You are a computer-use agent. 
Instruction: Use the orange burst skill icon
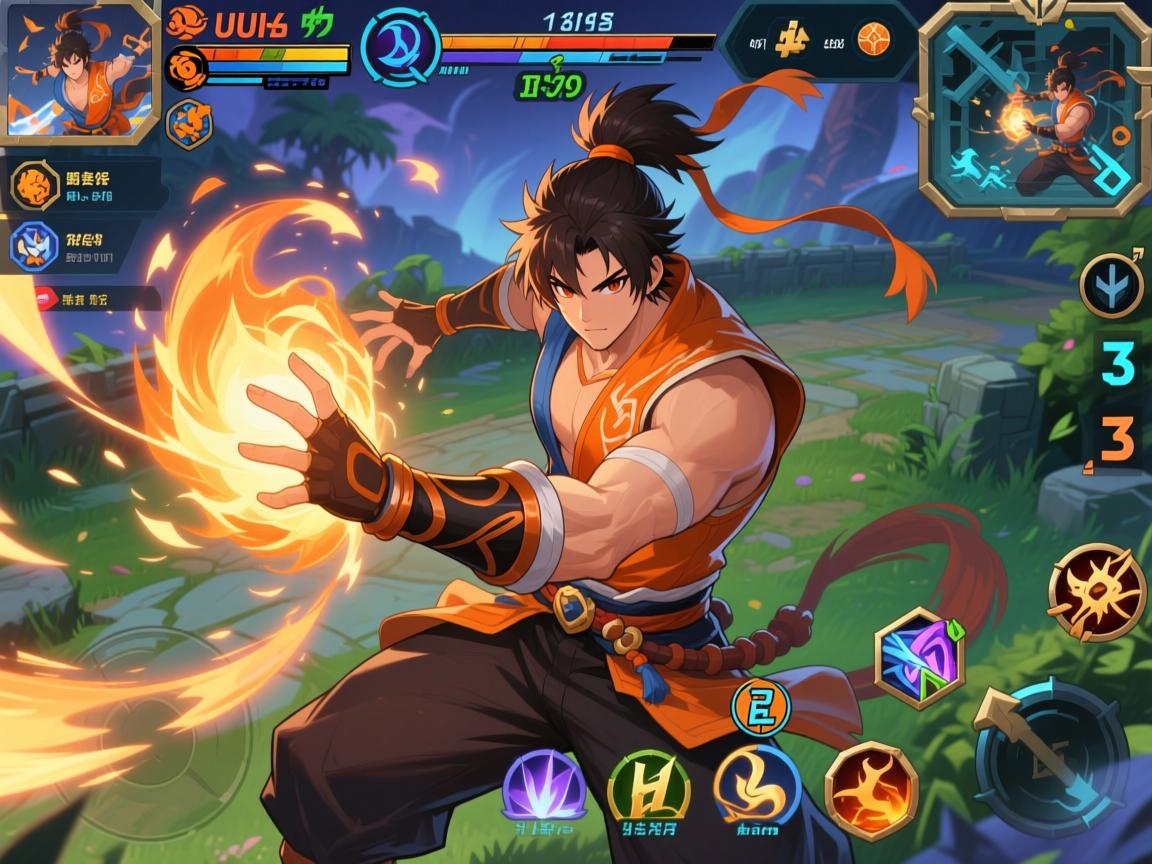tap(1096, 592)
